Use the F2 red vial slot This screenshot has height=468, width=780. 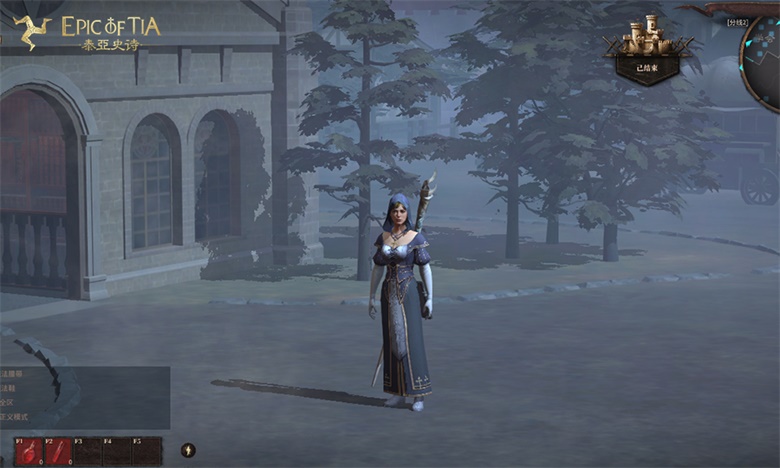58,452
